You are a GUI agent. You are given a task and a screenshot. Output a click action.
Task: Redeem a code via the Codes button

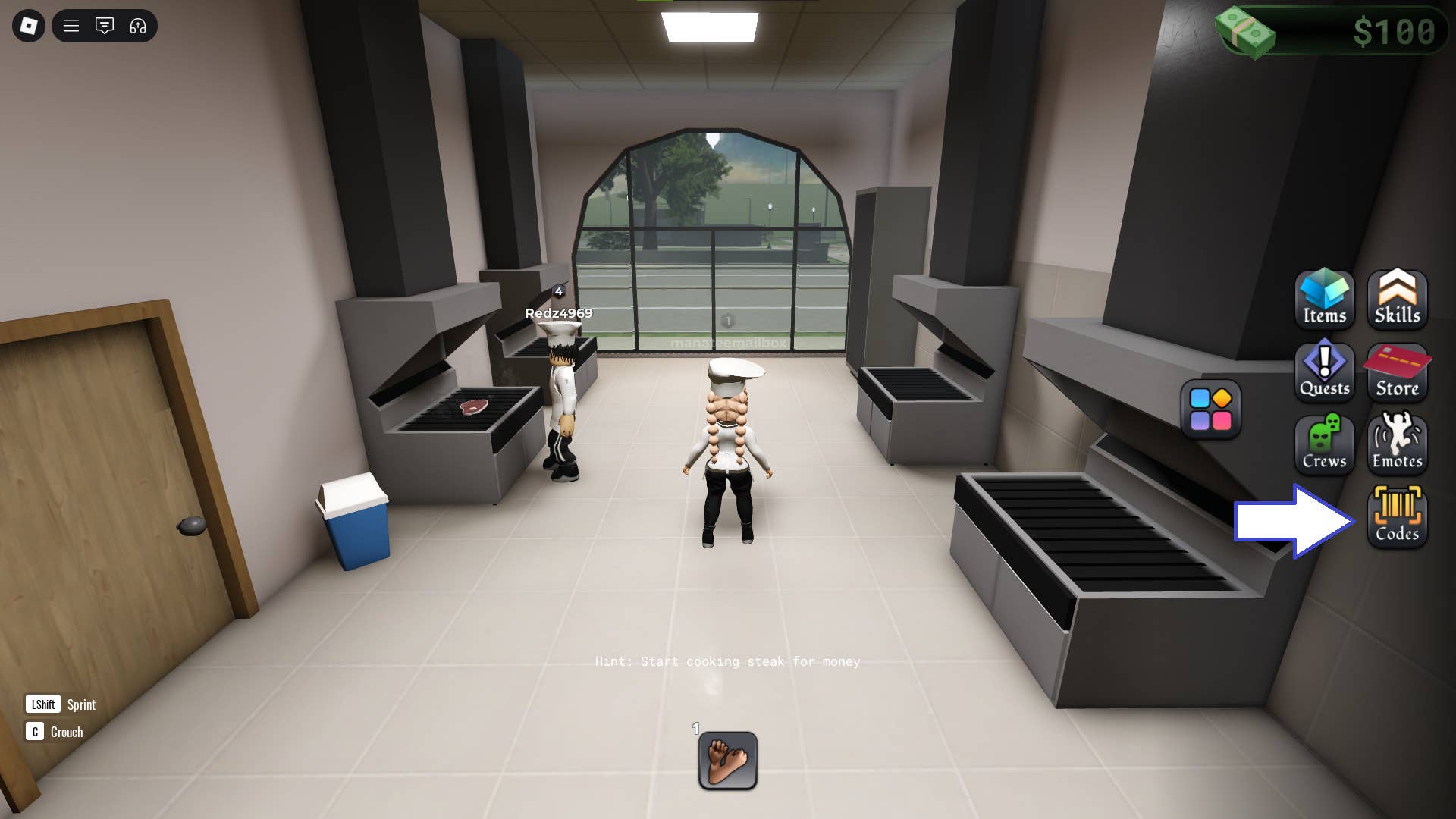[1398, 516]
